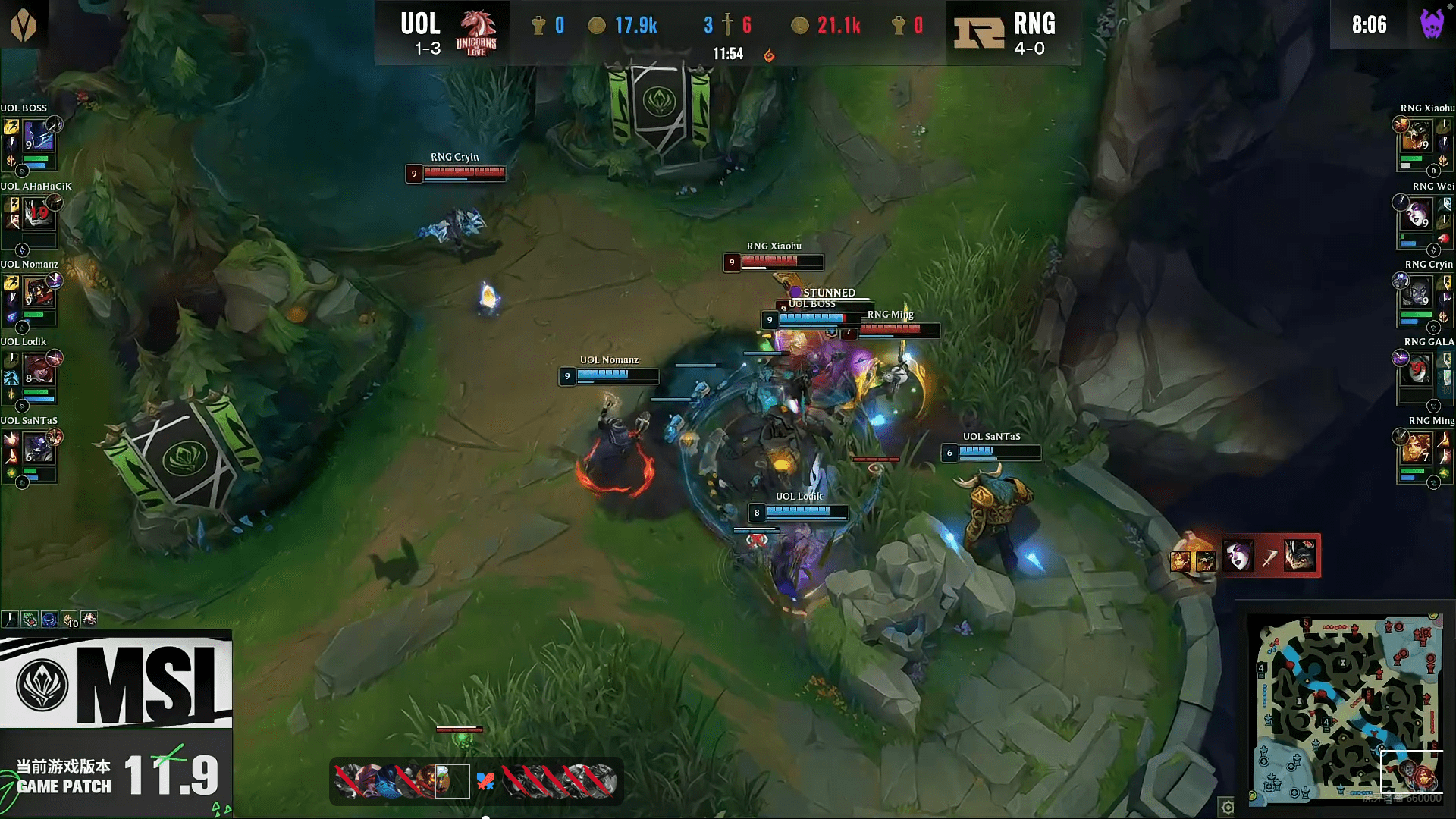
Task: Select UOL SaNTaS champion portrait
Action: pyautogui.click(x=38, y=449)
